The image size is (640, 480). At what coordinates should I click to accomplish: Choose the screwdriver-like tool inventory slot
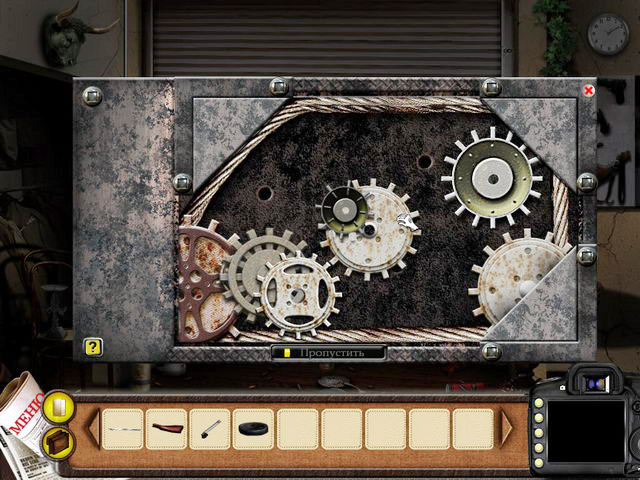[x=210, y=429]
